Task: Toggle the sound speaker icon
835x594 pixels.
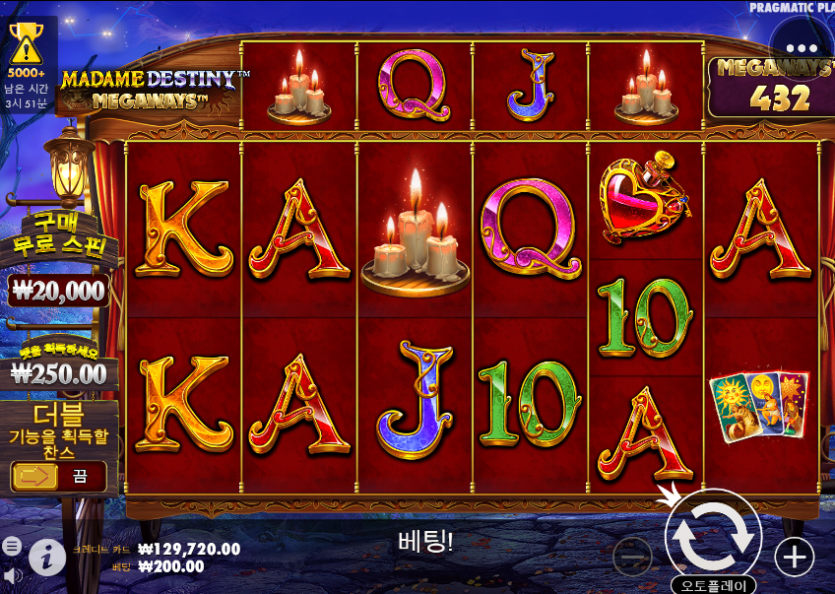Action: pyautogui.click(x=12, y=576)
